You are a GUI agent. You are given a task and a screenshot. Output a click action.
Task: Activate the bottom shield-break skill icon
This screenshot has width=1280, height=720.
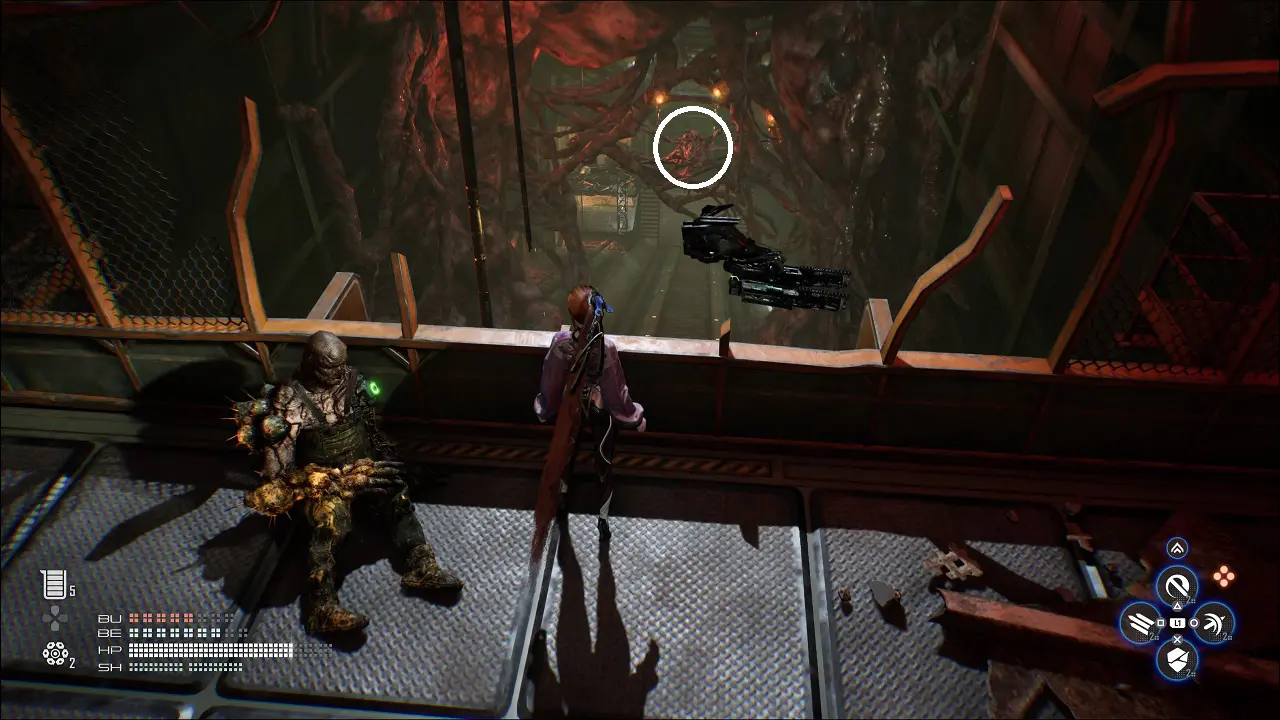[x=1177, y=659]
